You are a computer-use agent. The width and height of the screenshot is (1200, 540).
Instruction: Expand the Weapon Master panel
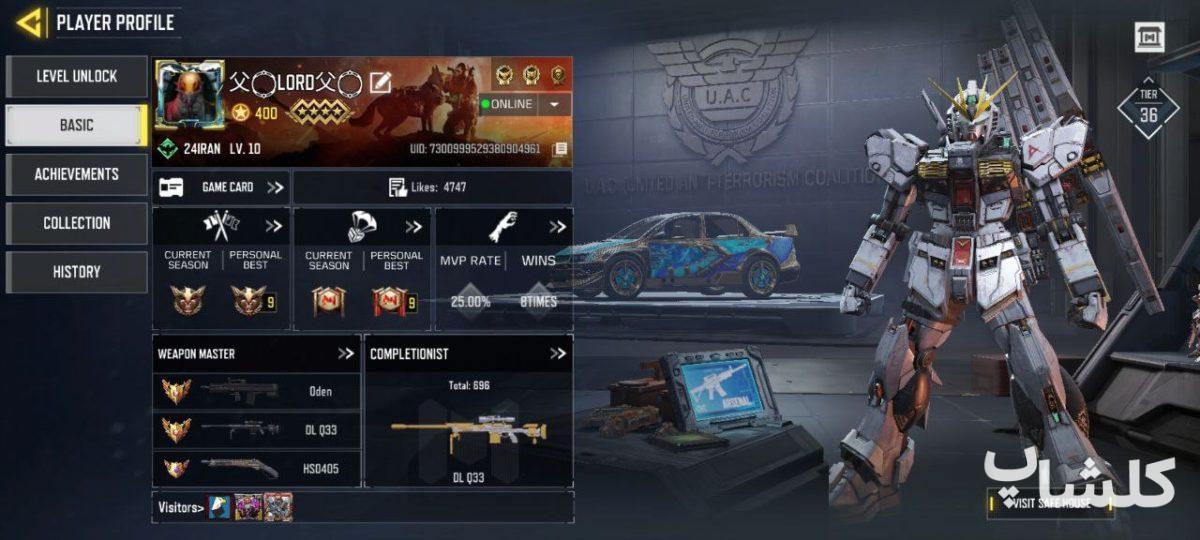[346, 353]
